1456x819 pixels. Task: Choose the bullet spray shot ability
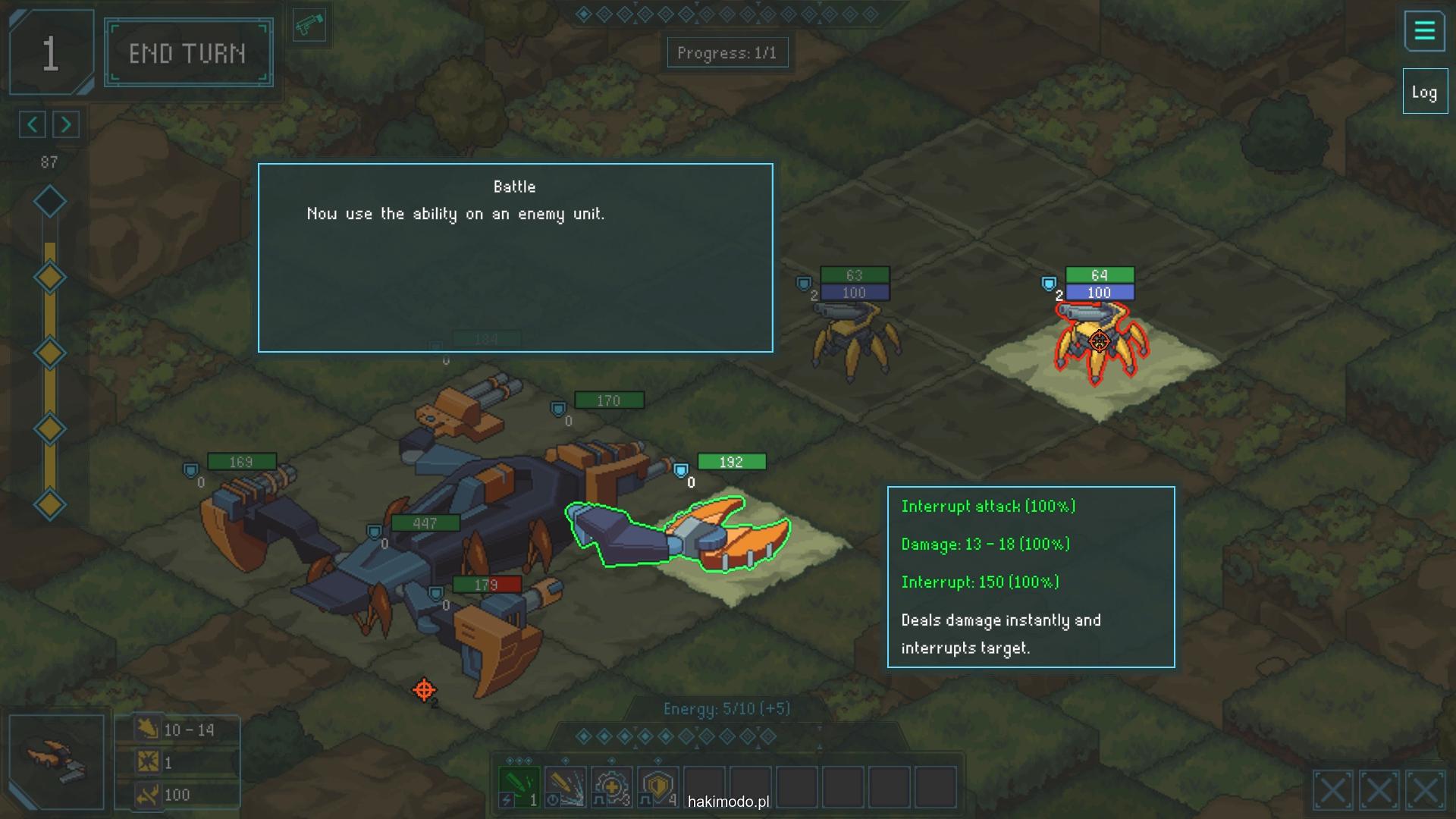(x=565, y=787)
